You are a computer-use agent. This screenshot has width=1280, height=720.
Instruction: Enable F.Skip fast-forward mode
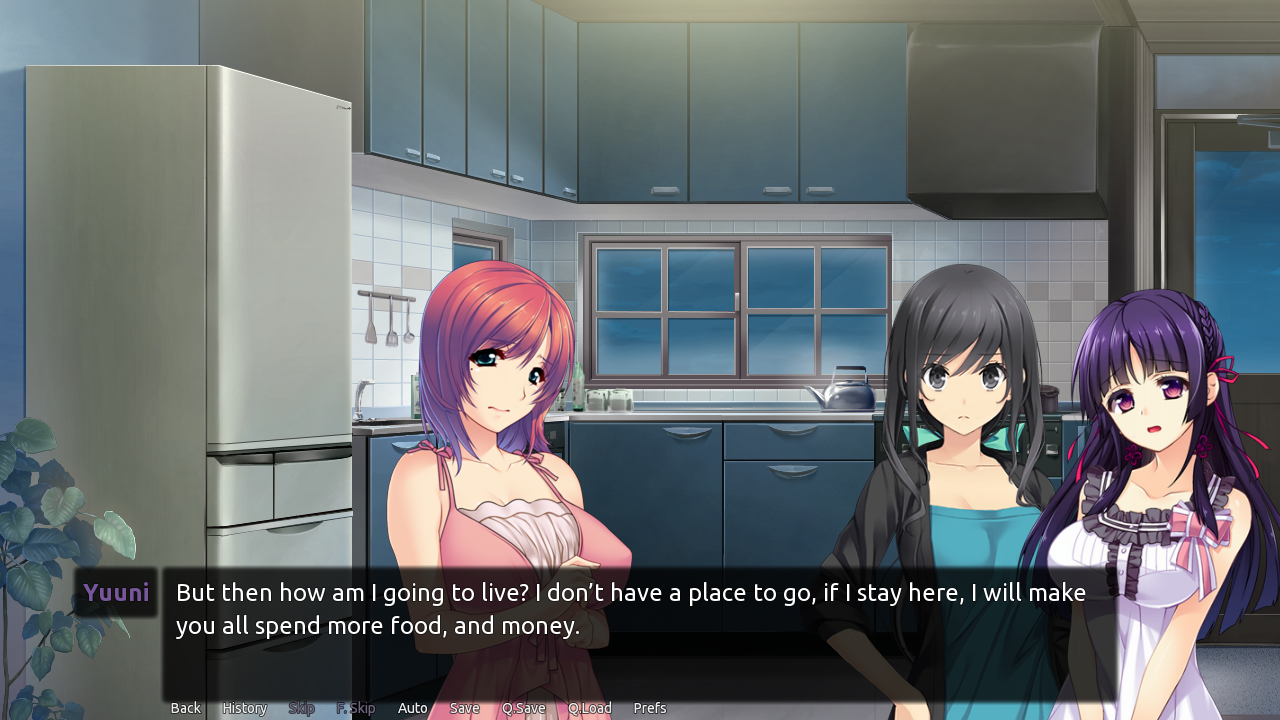pyautogui.click(x=354, y=707)
